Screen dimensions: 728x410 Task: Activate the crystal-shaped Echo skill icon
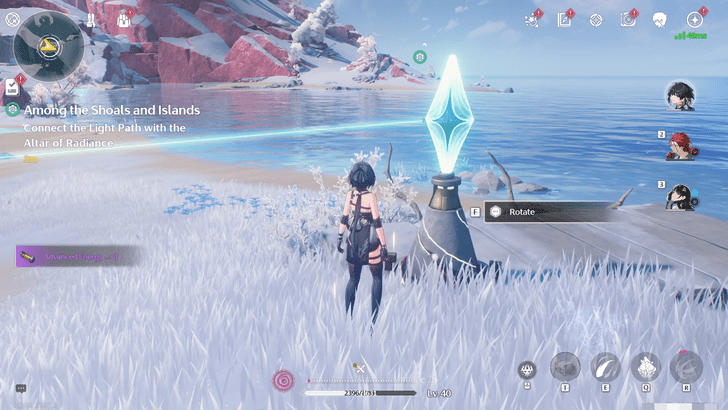pyautogui.click(x=645, y=367)
